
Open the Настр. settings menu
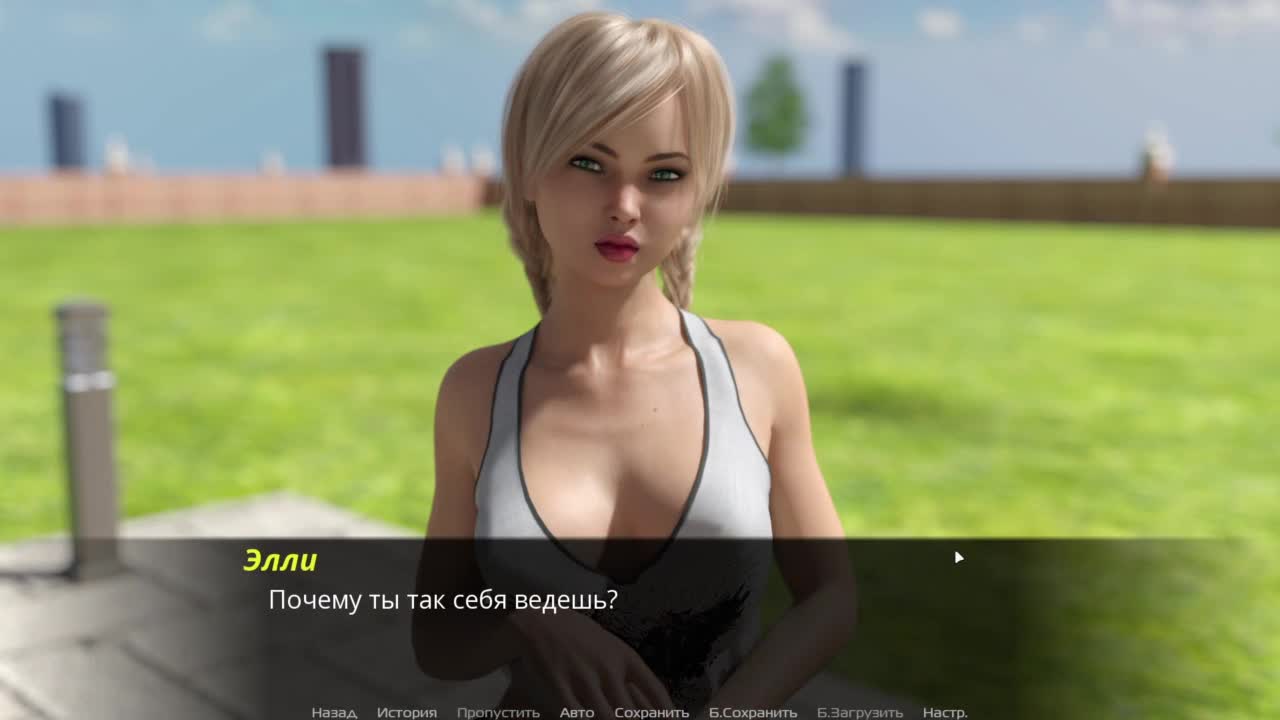(x=945, y=712)
